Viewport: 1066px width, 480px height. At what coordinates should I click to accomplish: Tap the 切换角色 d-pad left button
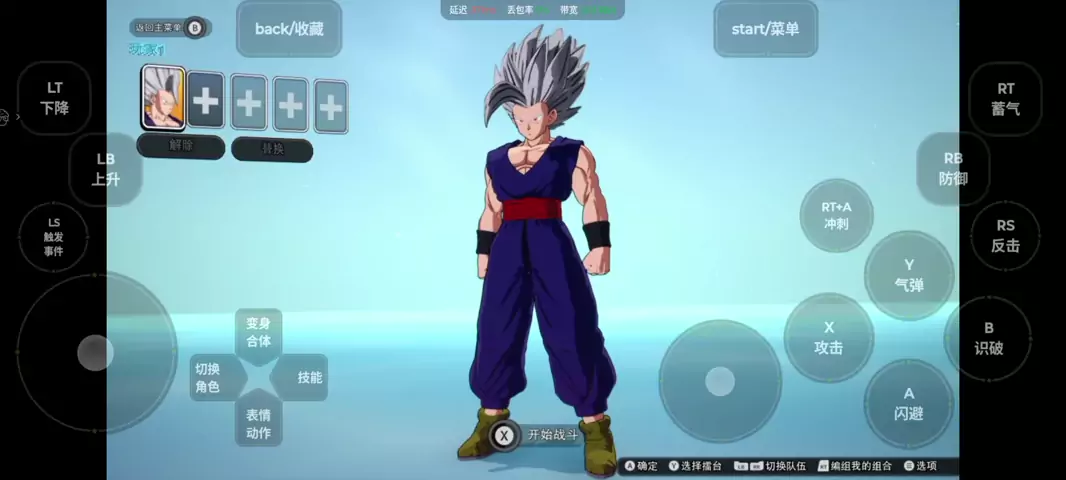click(208, 377)
